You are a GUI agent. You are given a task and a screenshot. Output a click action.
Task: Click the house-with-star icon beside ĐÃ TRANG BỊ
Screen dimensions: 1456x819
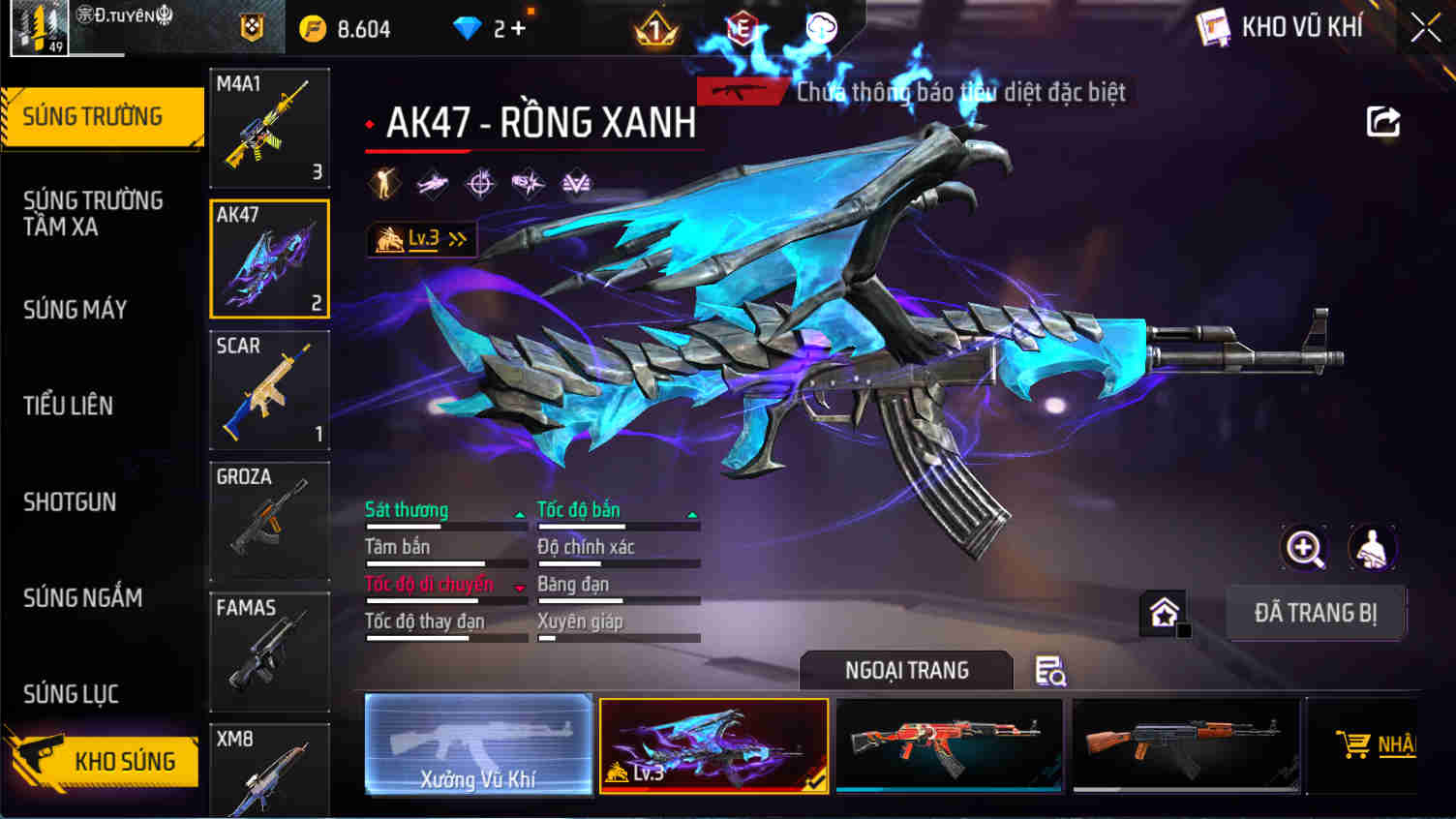tap(1161, 611)
